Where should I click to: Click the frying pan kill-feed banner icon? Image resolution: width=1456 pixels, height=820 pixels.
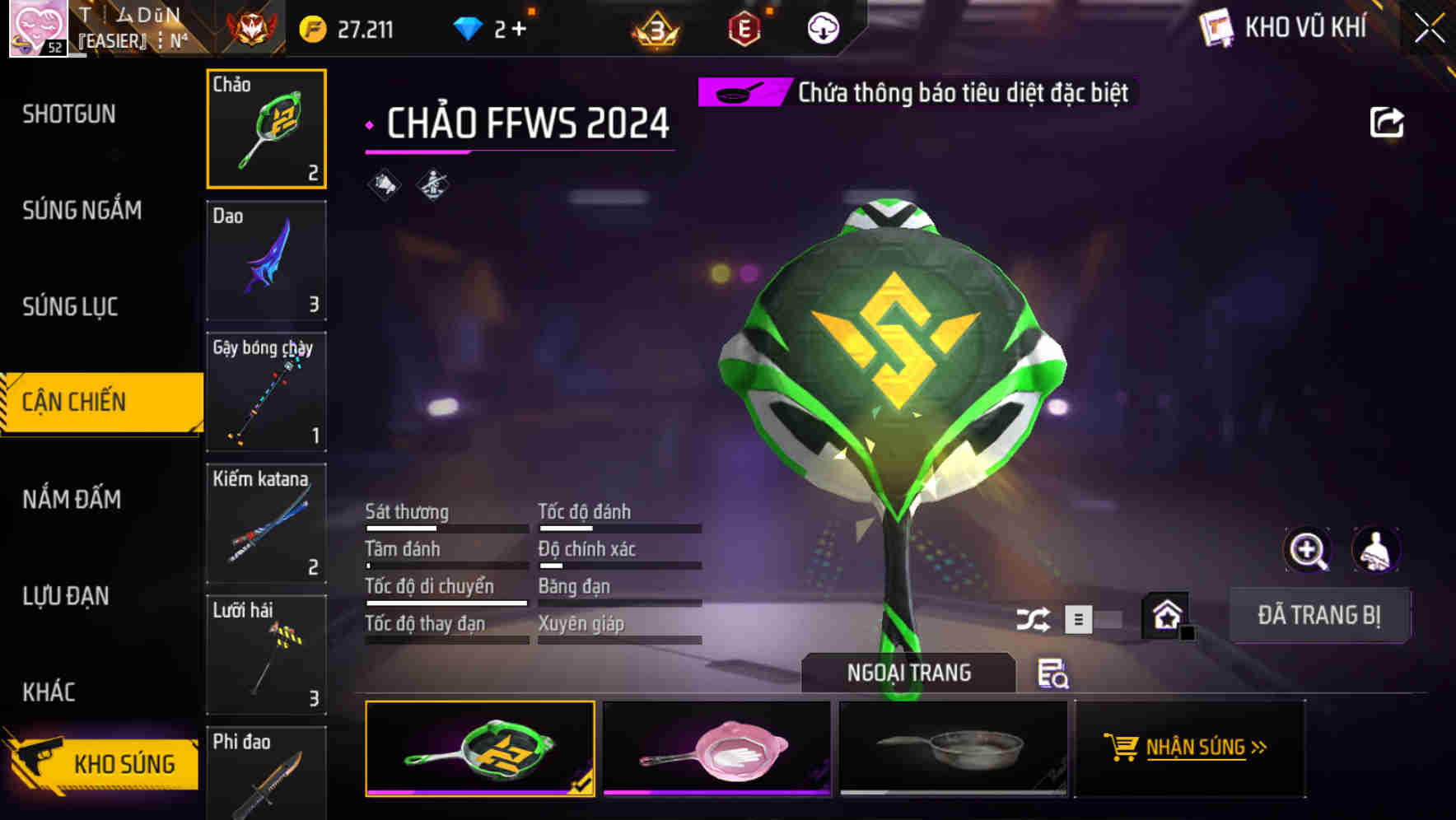(x=739, y=92)
